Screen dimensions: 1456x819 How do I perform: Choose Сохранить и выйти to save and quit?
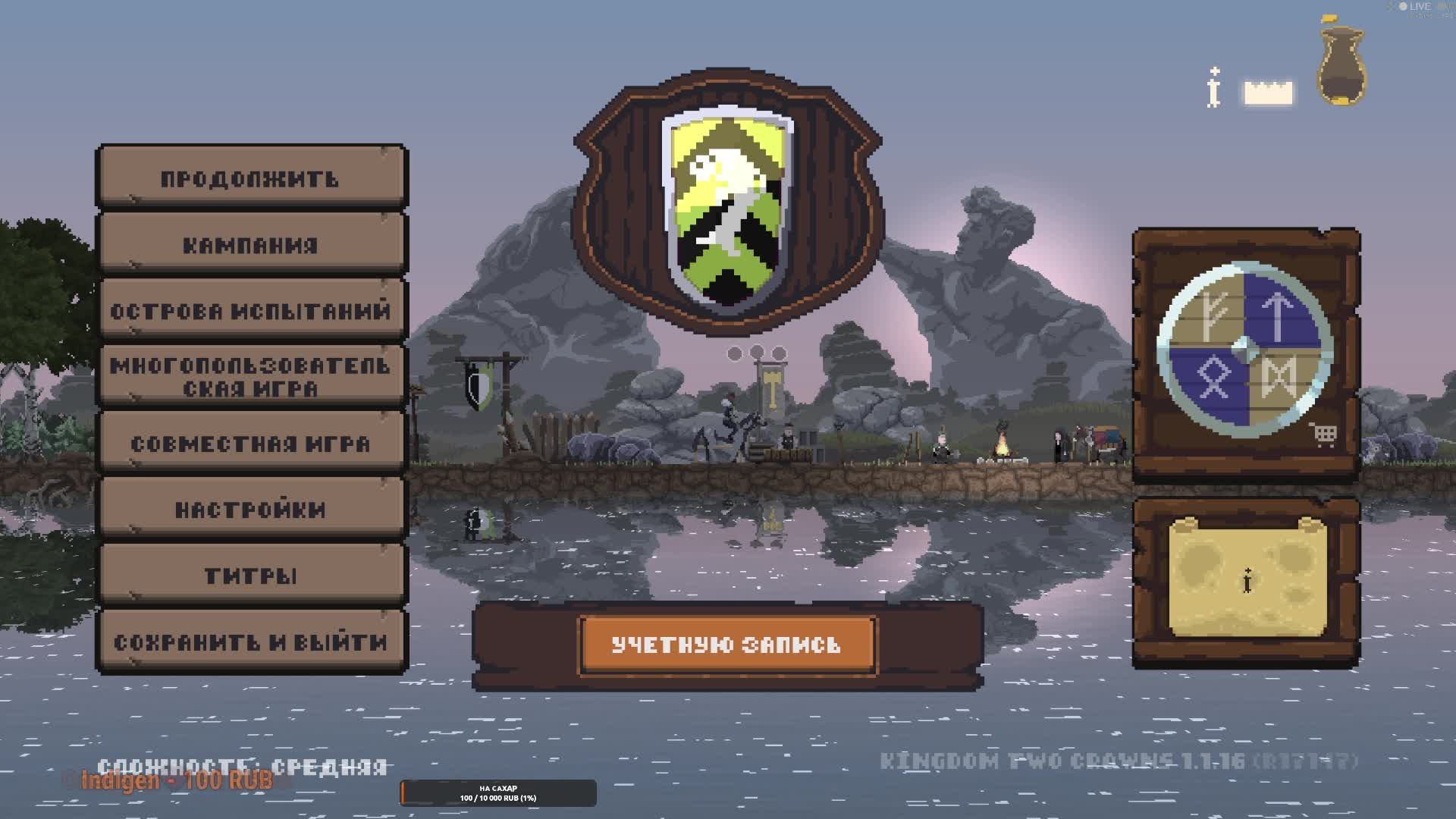tap(251, 642)
